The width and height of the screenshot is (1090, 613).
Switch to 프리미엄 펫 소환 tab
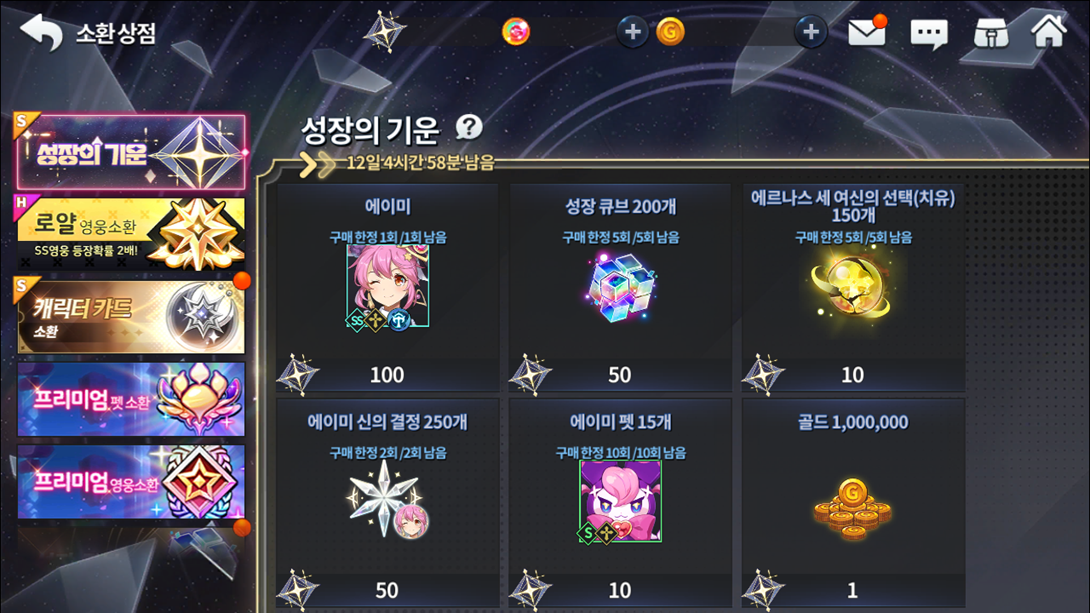[x=130, y=399]
